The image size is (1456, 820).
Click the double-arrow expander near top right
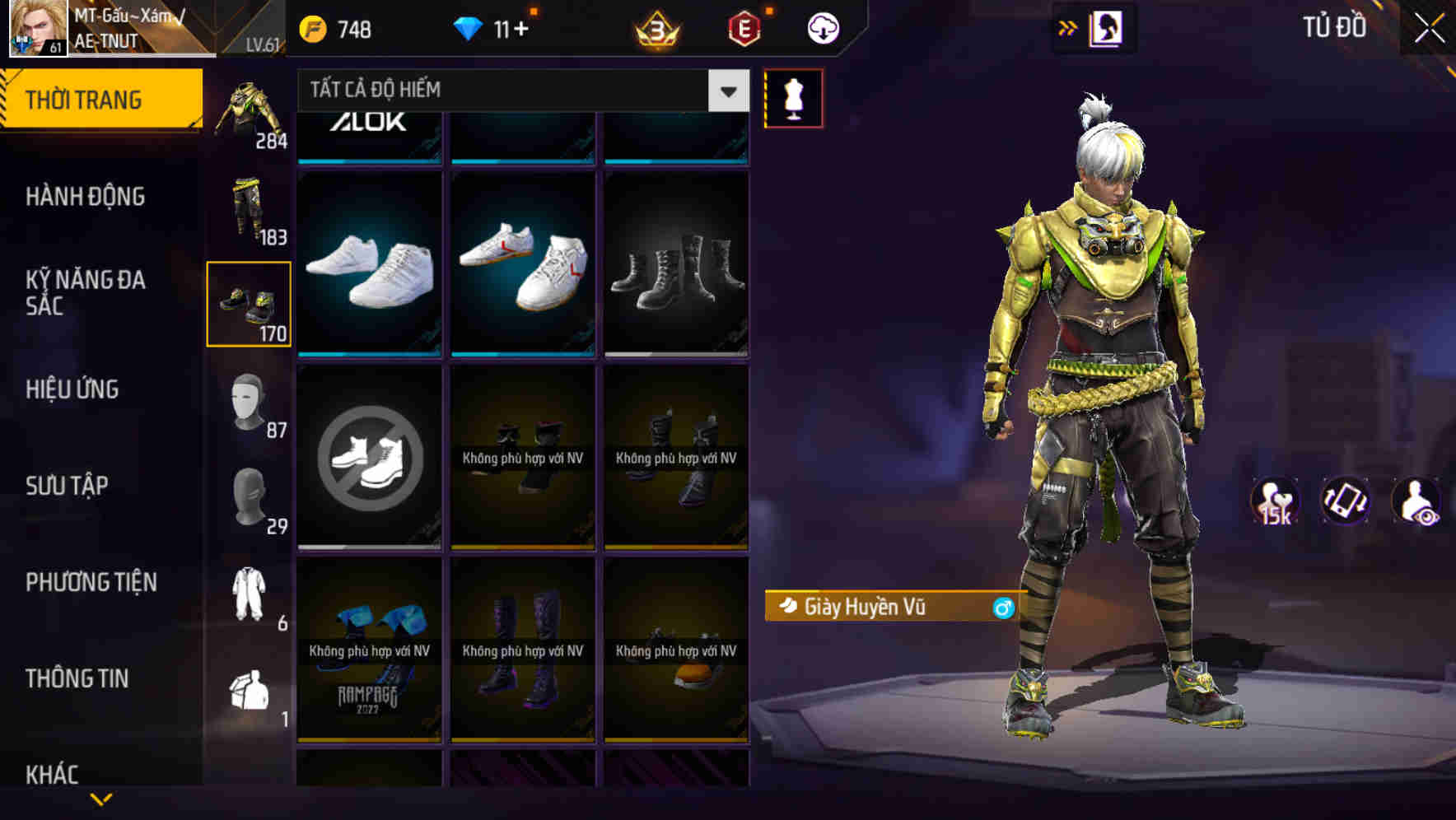pos(1066,27)
